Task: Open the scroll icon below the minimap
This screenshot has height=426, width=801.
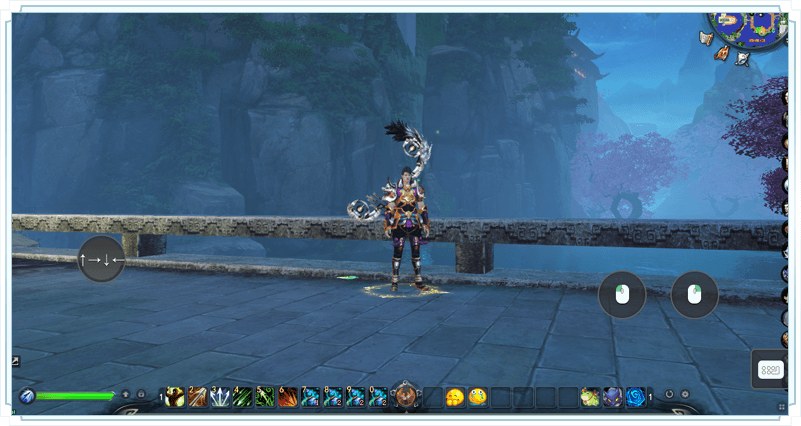Action: tap(743, 59)
